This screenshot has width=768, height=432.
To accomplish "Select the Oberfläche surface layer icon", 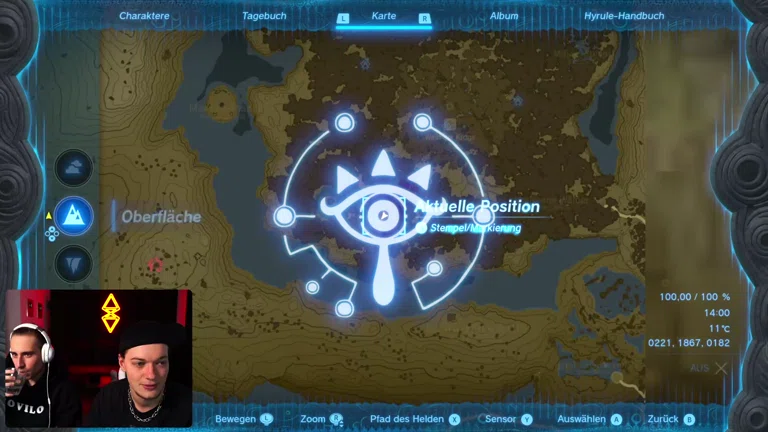I will 74,216.
